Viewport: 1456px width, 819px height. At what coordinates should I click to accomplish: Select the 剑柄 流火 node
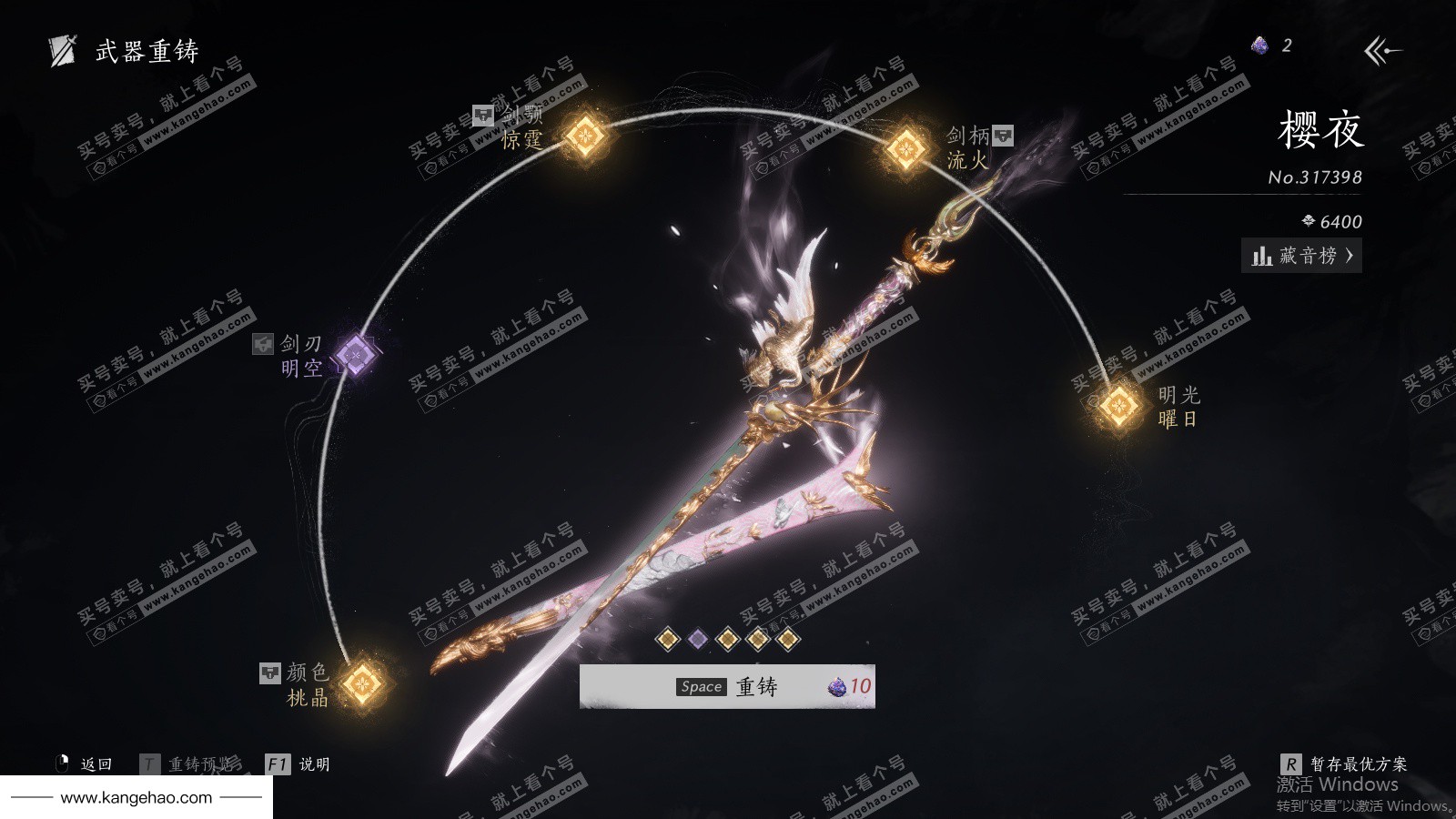coord(906,147)
